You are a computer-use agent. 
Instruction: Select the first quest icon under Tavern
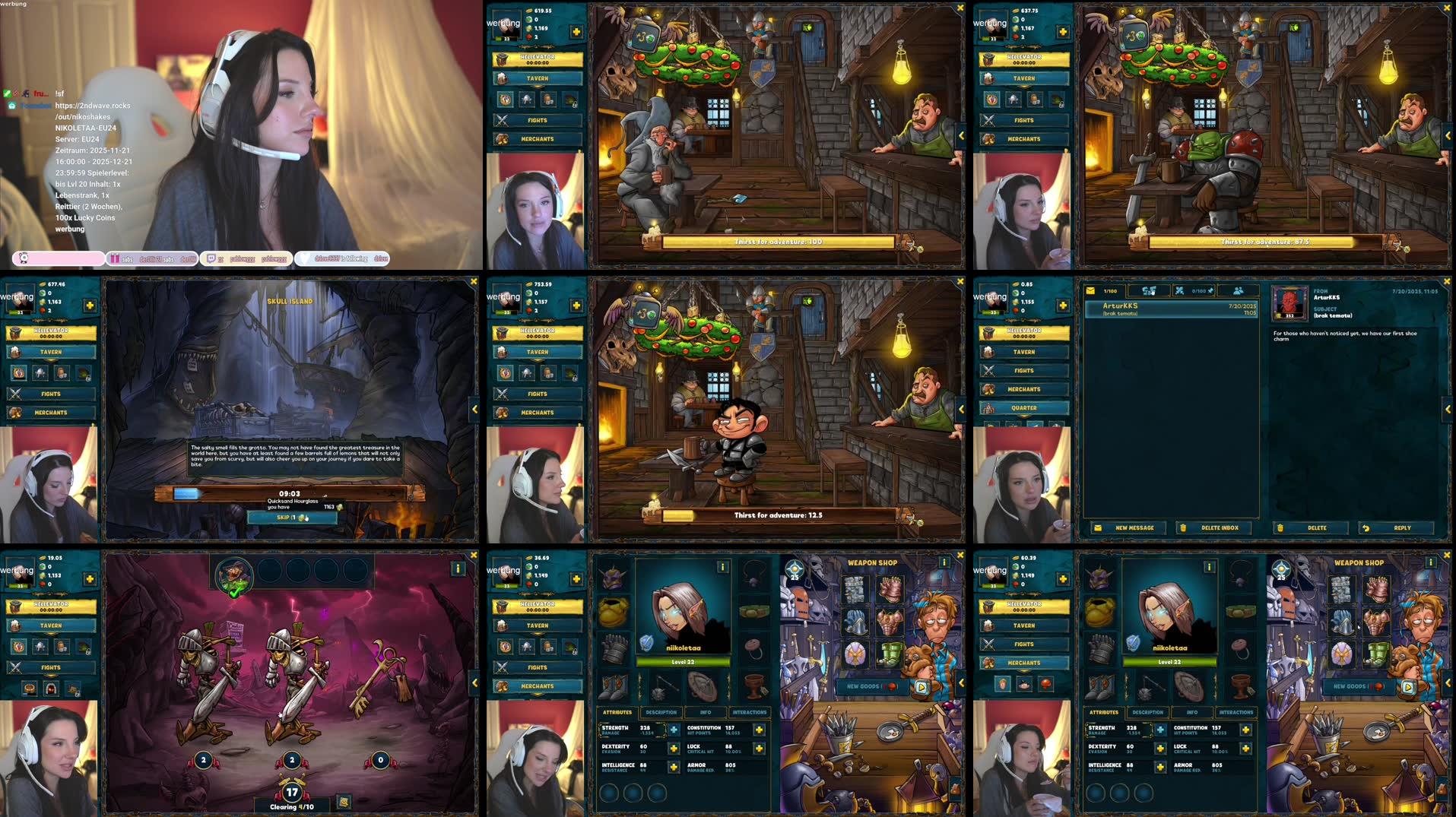[506, 99]
